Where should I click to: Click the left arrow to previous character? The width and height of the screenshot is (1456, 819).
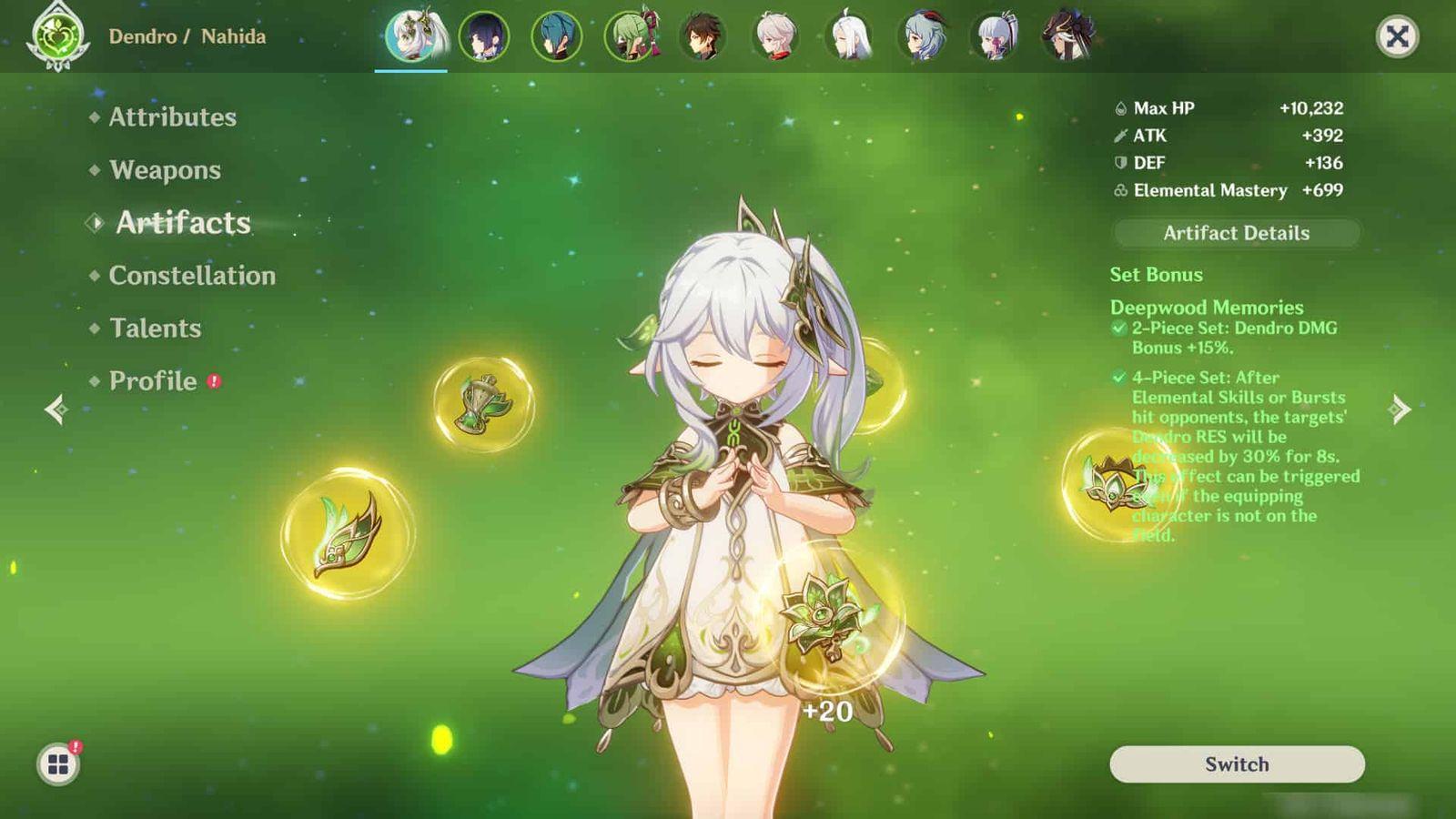pyautogui.click(x=55, y=409)
